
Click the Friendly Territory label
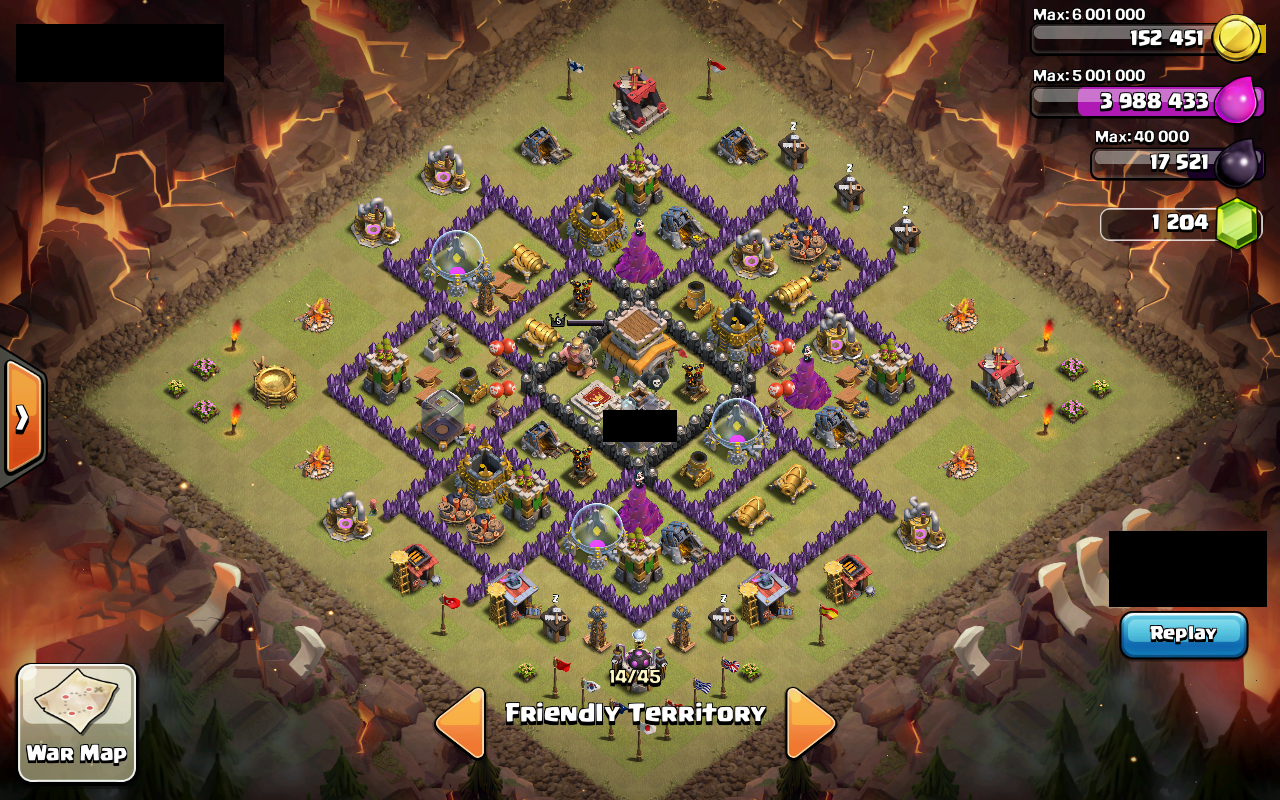[637, 714]
